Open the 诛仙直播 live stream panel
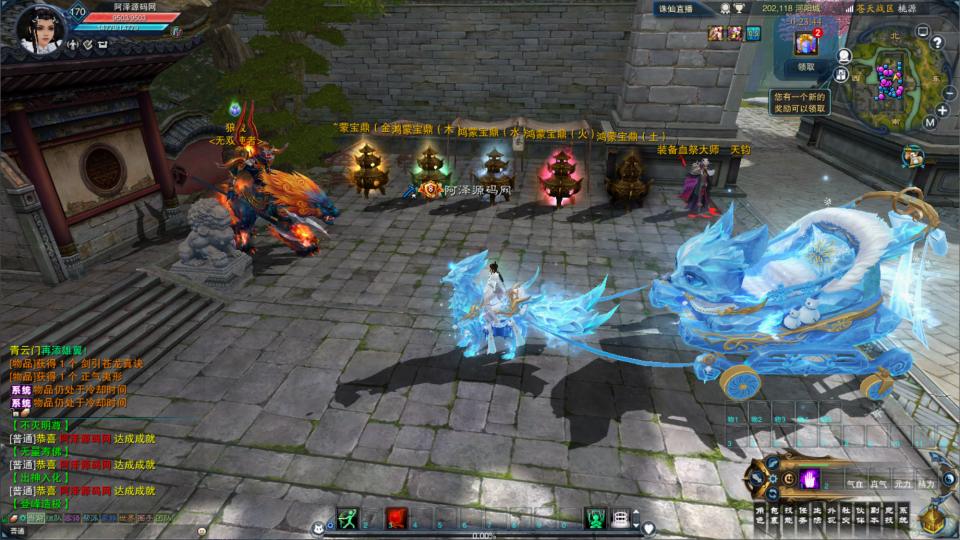 coord(678,8)
